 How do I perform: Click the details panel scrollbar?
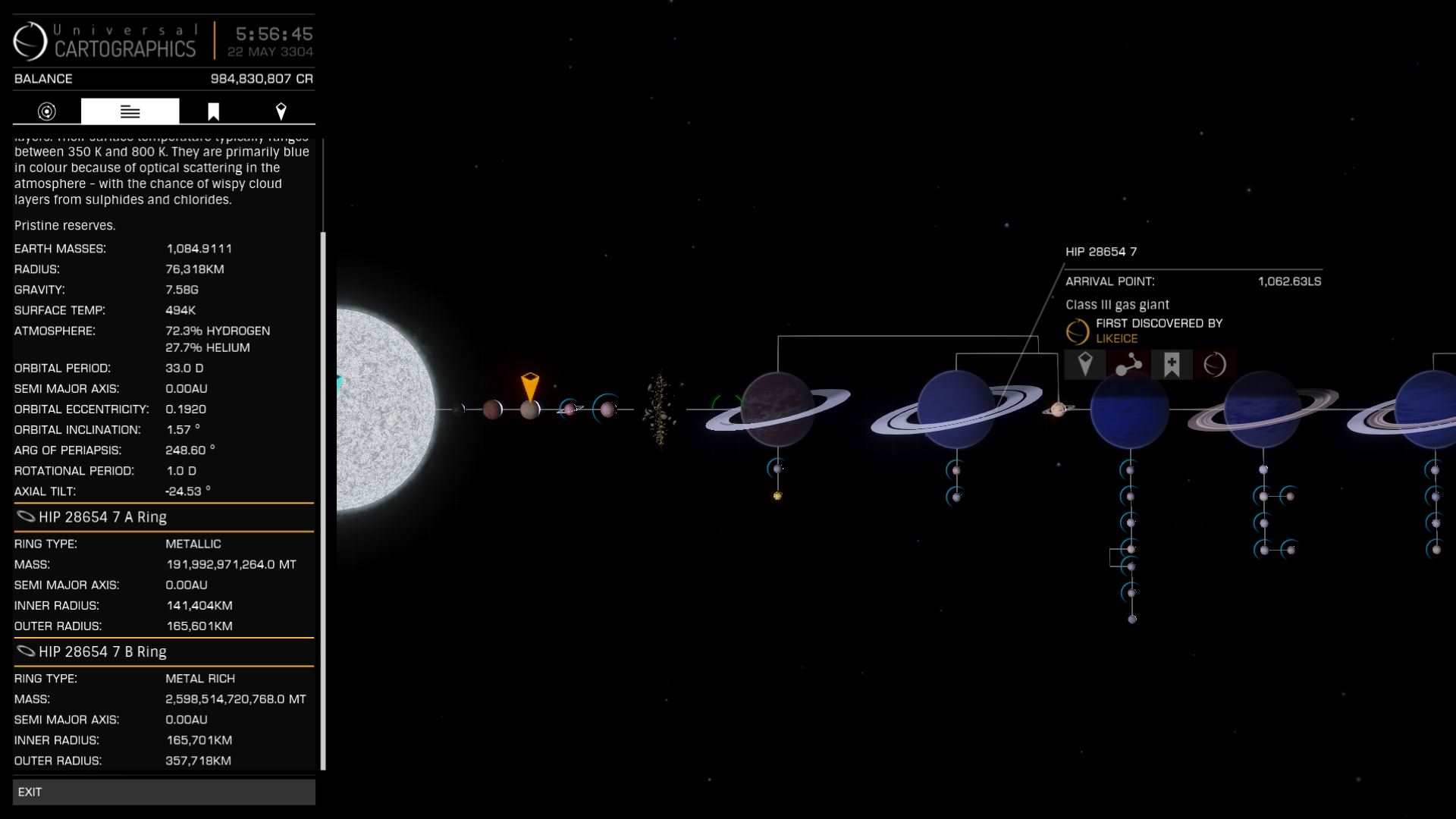[x=324, y=500]
